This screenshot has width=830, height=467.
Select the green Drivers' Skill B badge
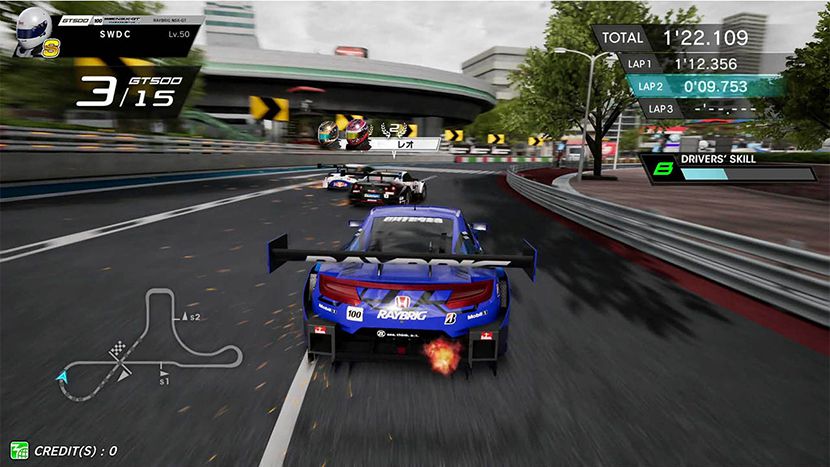(x=661, y=172)
